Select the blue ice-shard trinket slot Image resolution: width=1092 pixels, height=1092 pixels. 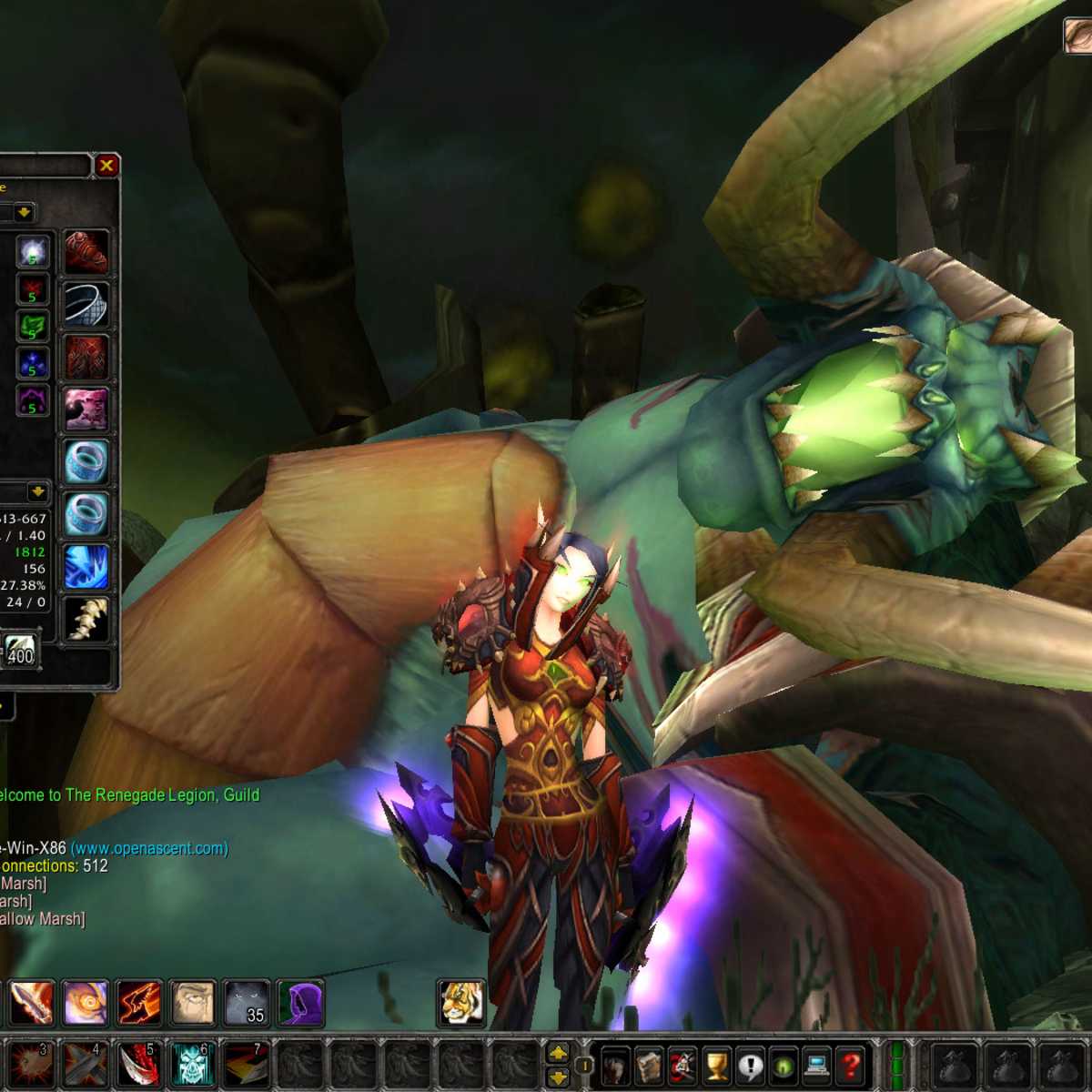[86, 565]
